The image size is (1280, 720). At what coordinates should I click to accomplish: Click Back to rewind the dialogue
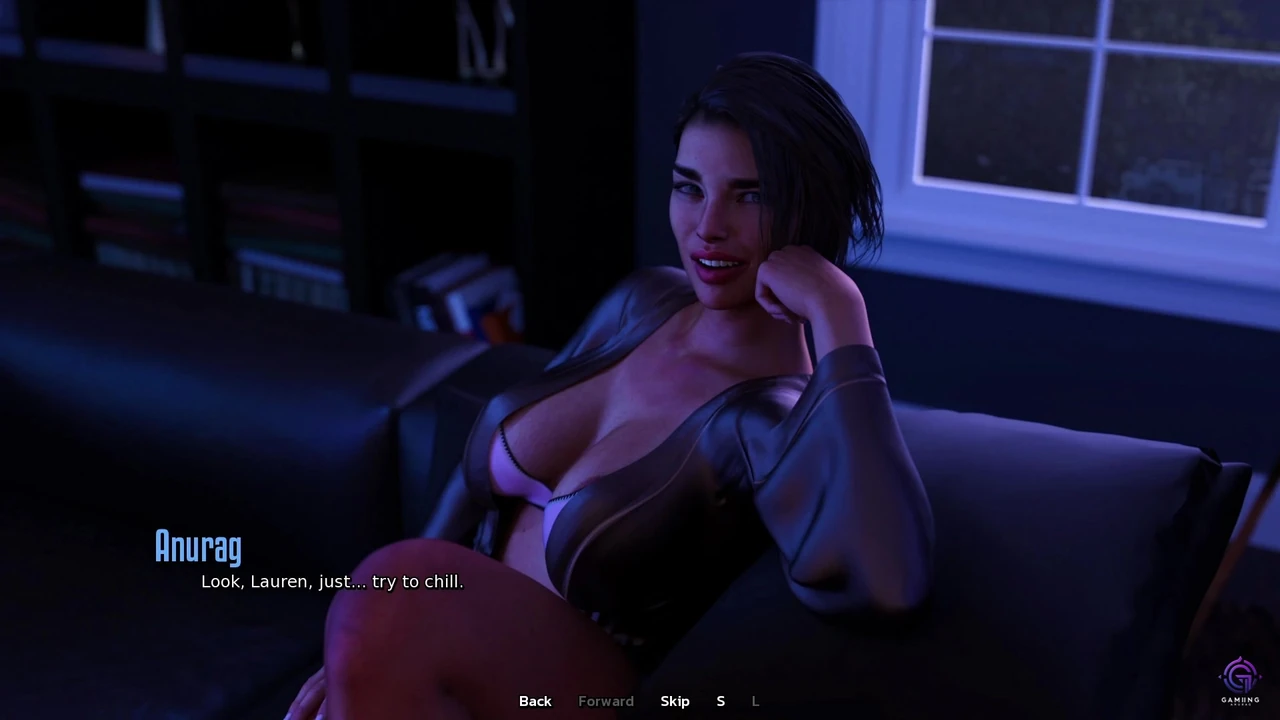tap(535, 701)
